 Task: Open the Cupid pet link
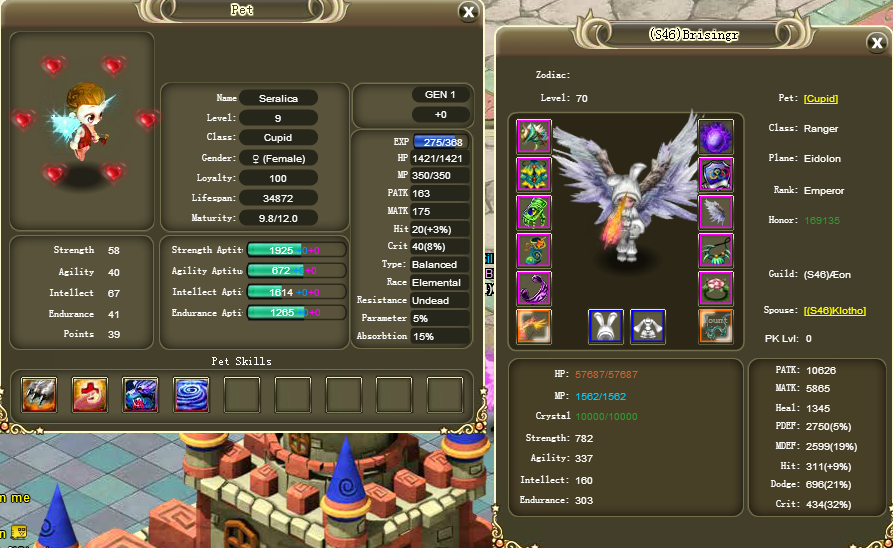click(821, 98)
